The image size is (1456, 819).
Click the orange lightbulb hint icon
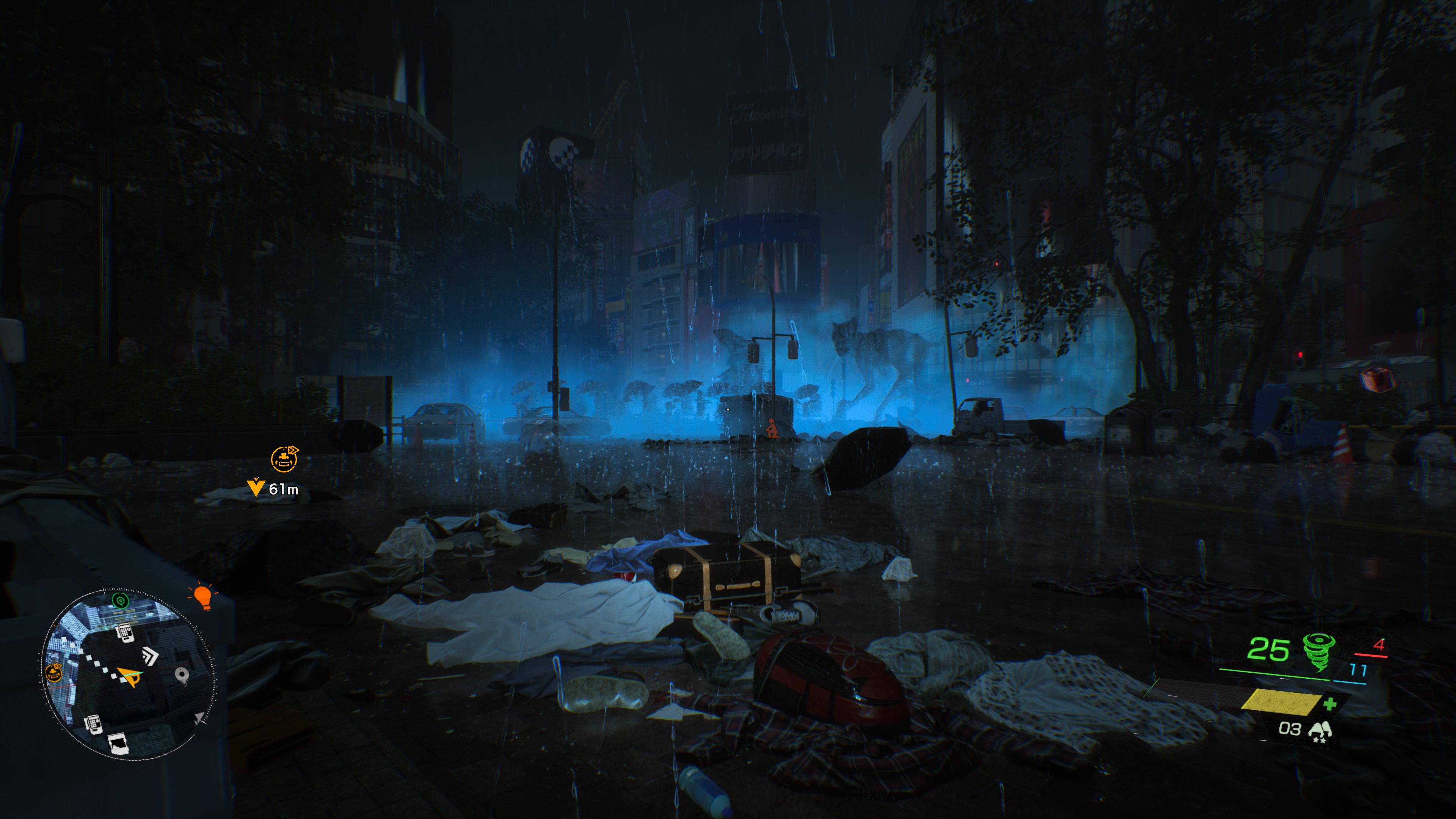202,597
